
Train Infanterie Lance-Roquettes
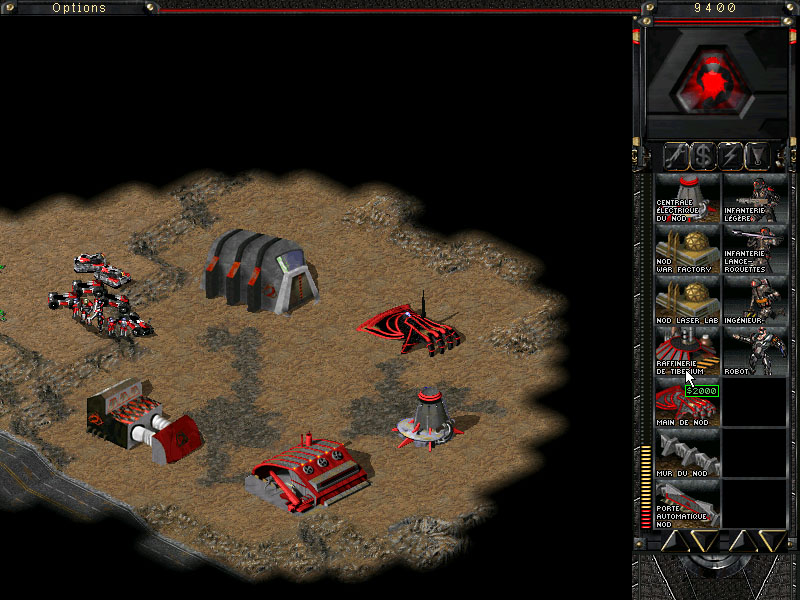[x=754, y=250]
